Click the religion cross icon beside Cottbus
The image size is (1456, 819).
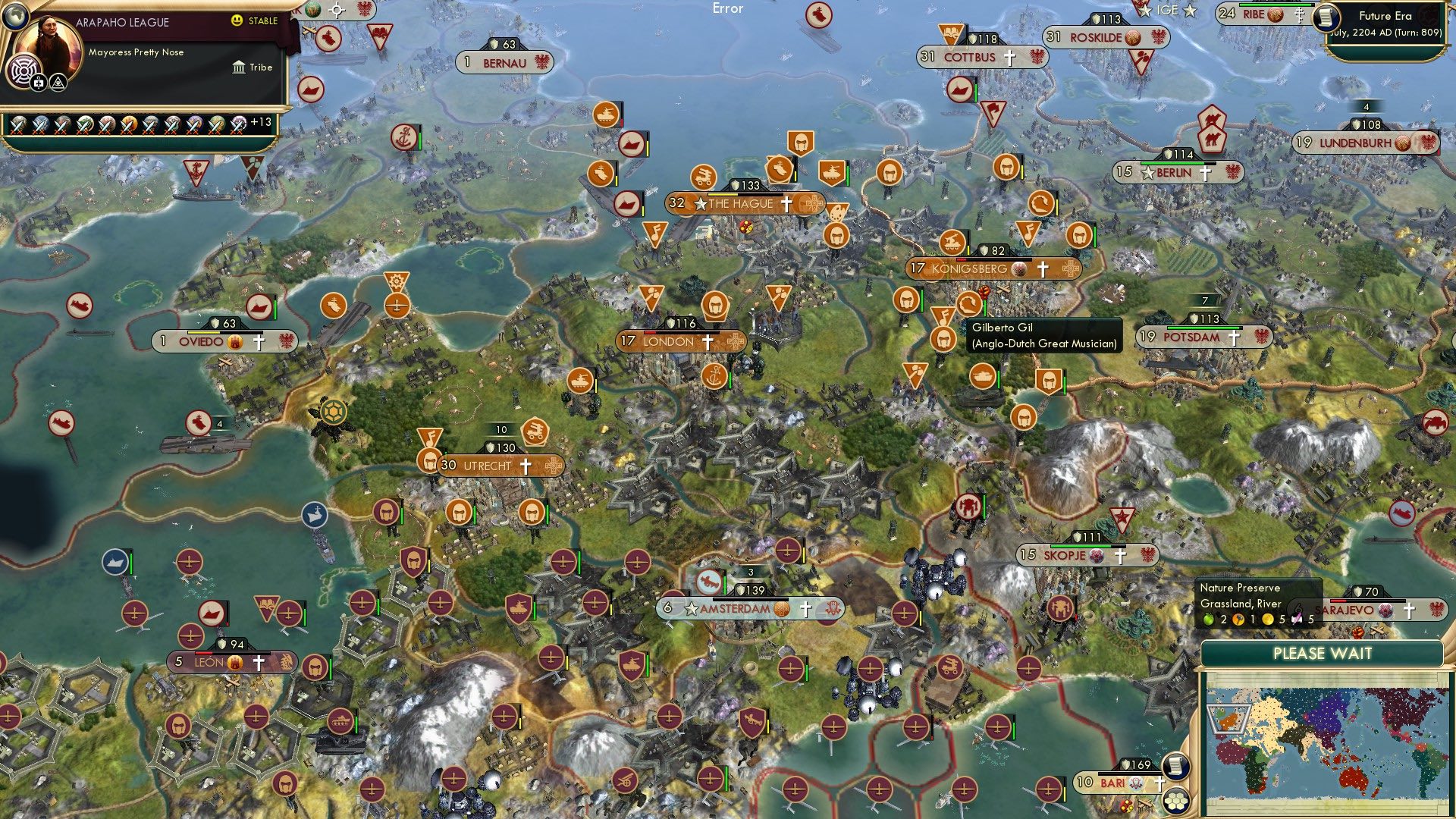(1009, 58)
